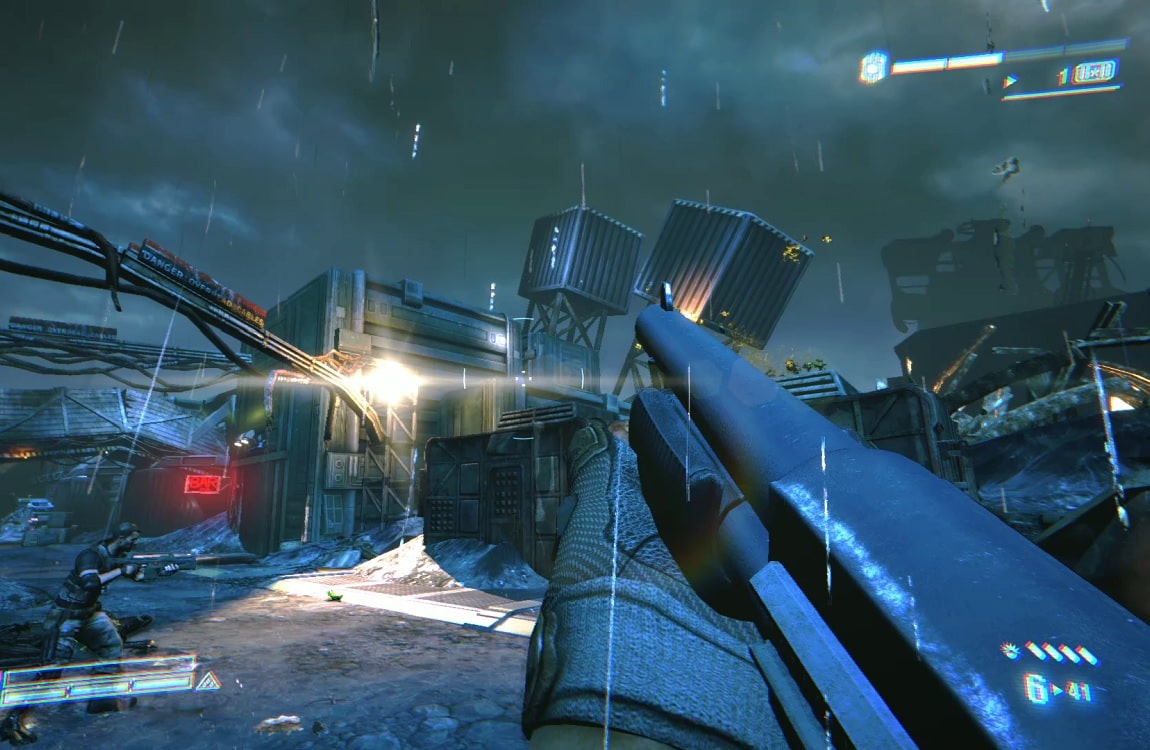The height and width of the screenshot is (750, 1150).
Task: Click the hexagonal icon beside the top bar
Action: click(x=873, y=67)
